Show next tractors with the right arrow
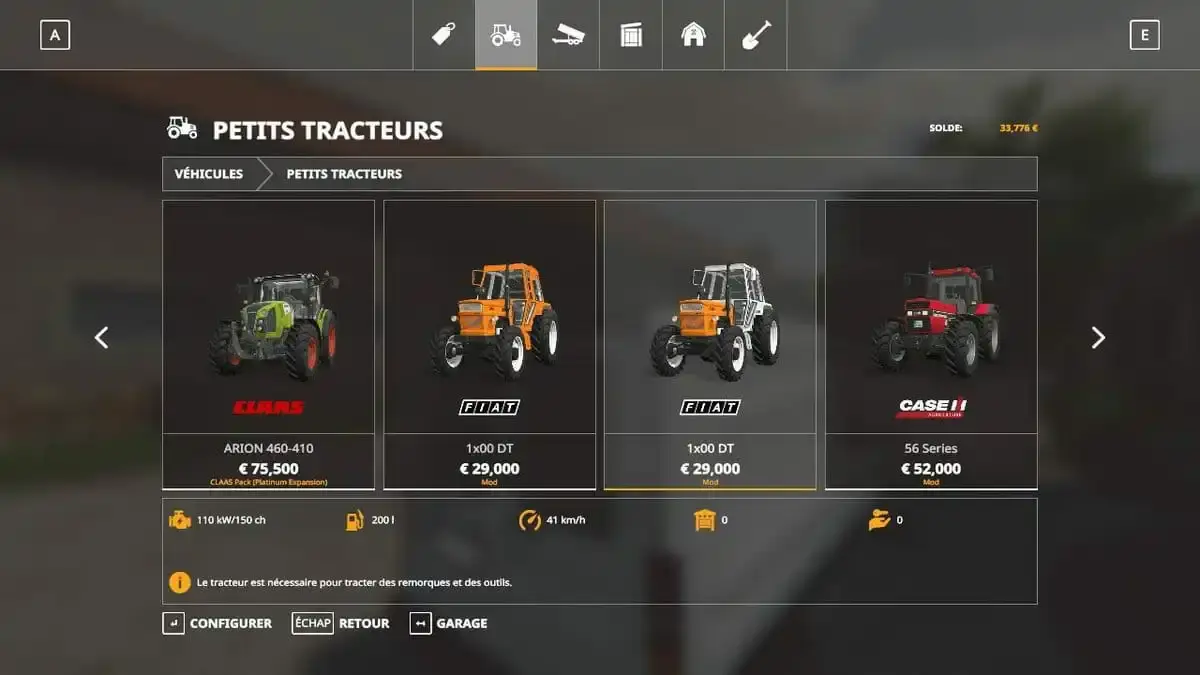The image size is (1200, 675). [1098, 338]
